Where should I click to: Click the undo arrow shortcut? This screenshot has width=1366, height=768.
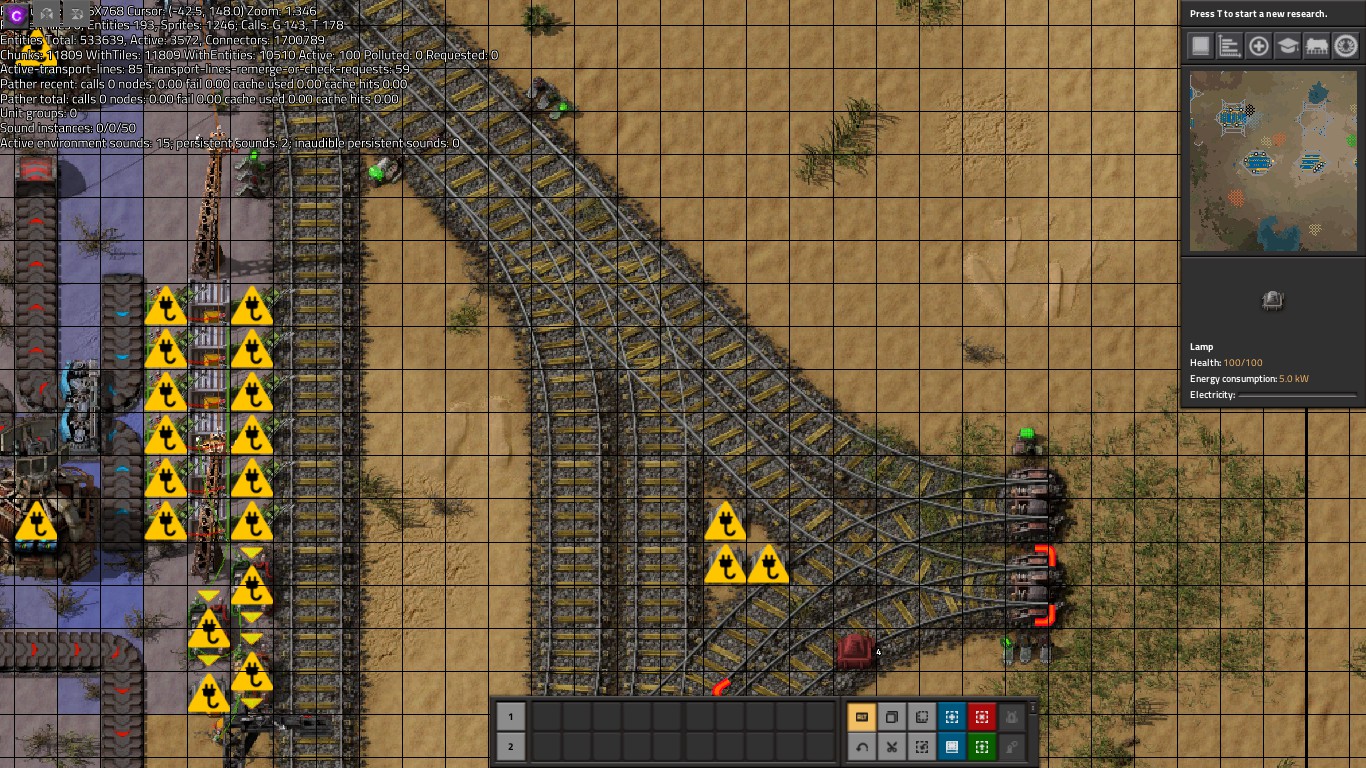(862, 747)
